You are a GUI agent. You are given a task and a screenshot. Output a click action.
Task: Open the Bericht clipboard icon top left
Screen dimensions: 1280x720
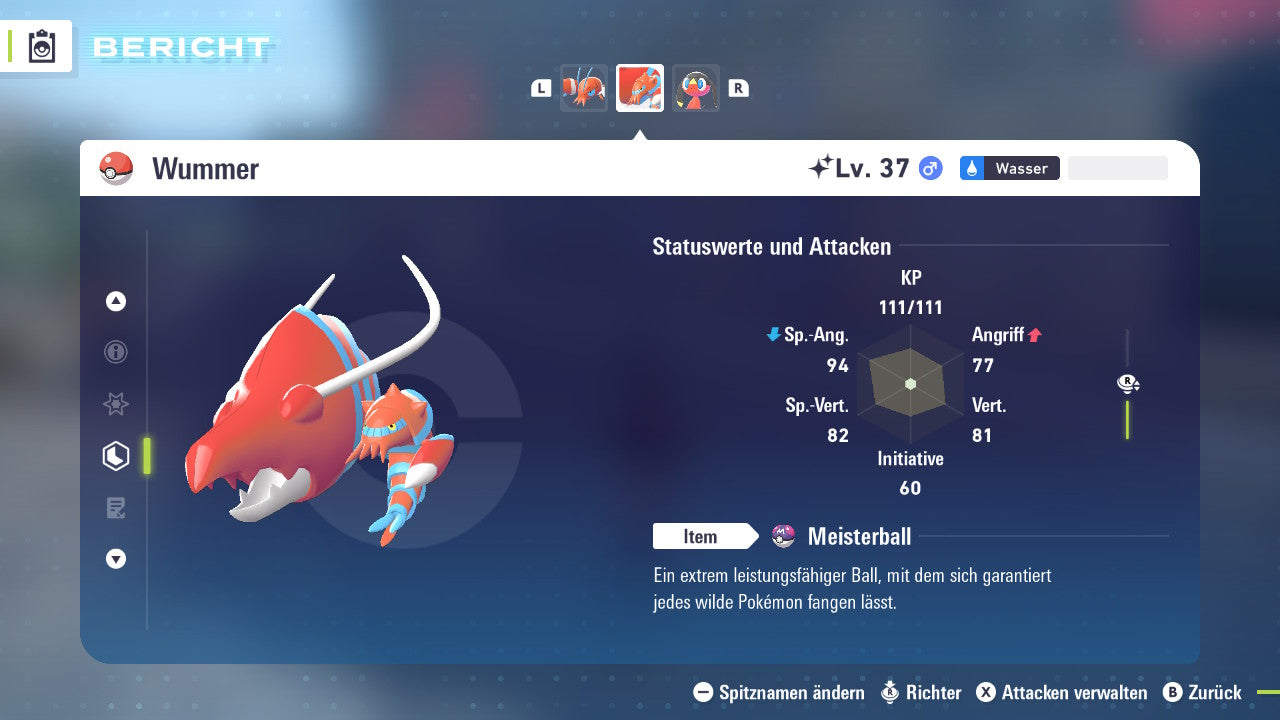(x=41, y=46)
